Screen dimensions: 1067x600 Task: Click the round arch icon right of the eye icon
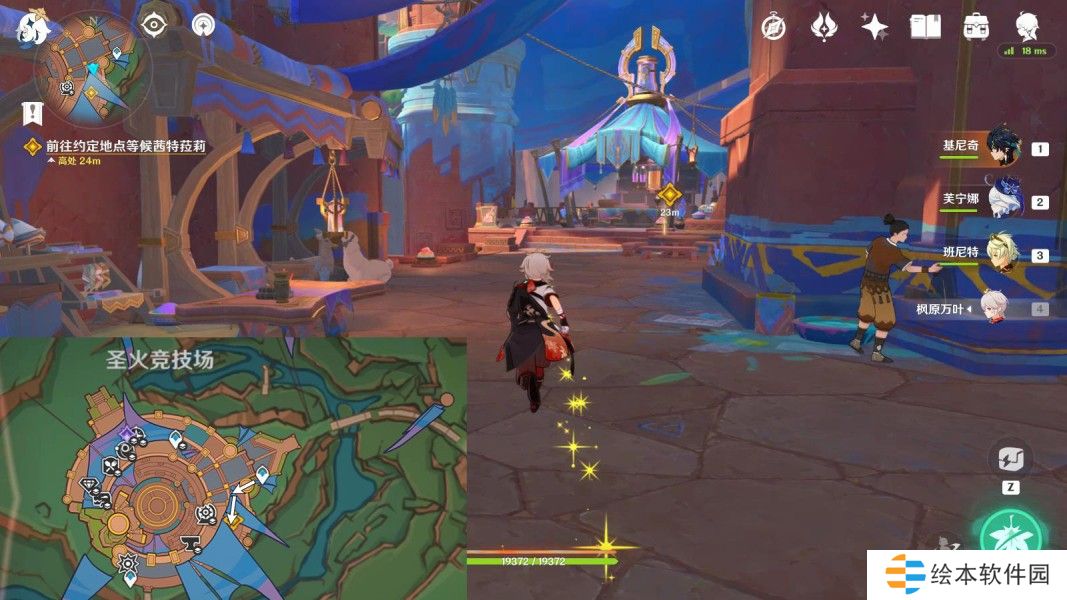pyautogui.click(x=204, y=25)
